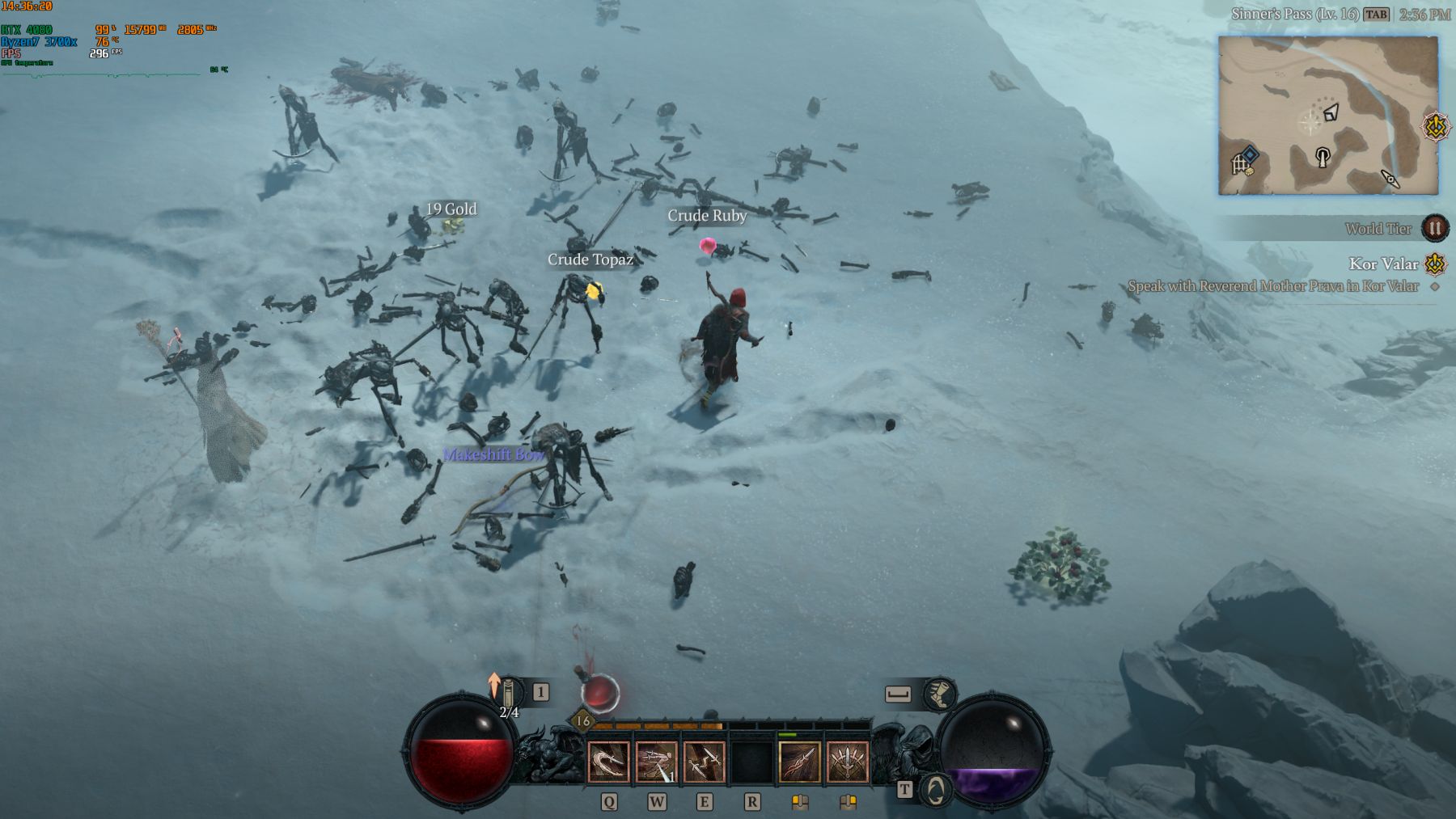Click the gold quest marker on minimap edge

[1436, 127]
